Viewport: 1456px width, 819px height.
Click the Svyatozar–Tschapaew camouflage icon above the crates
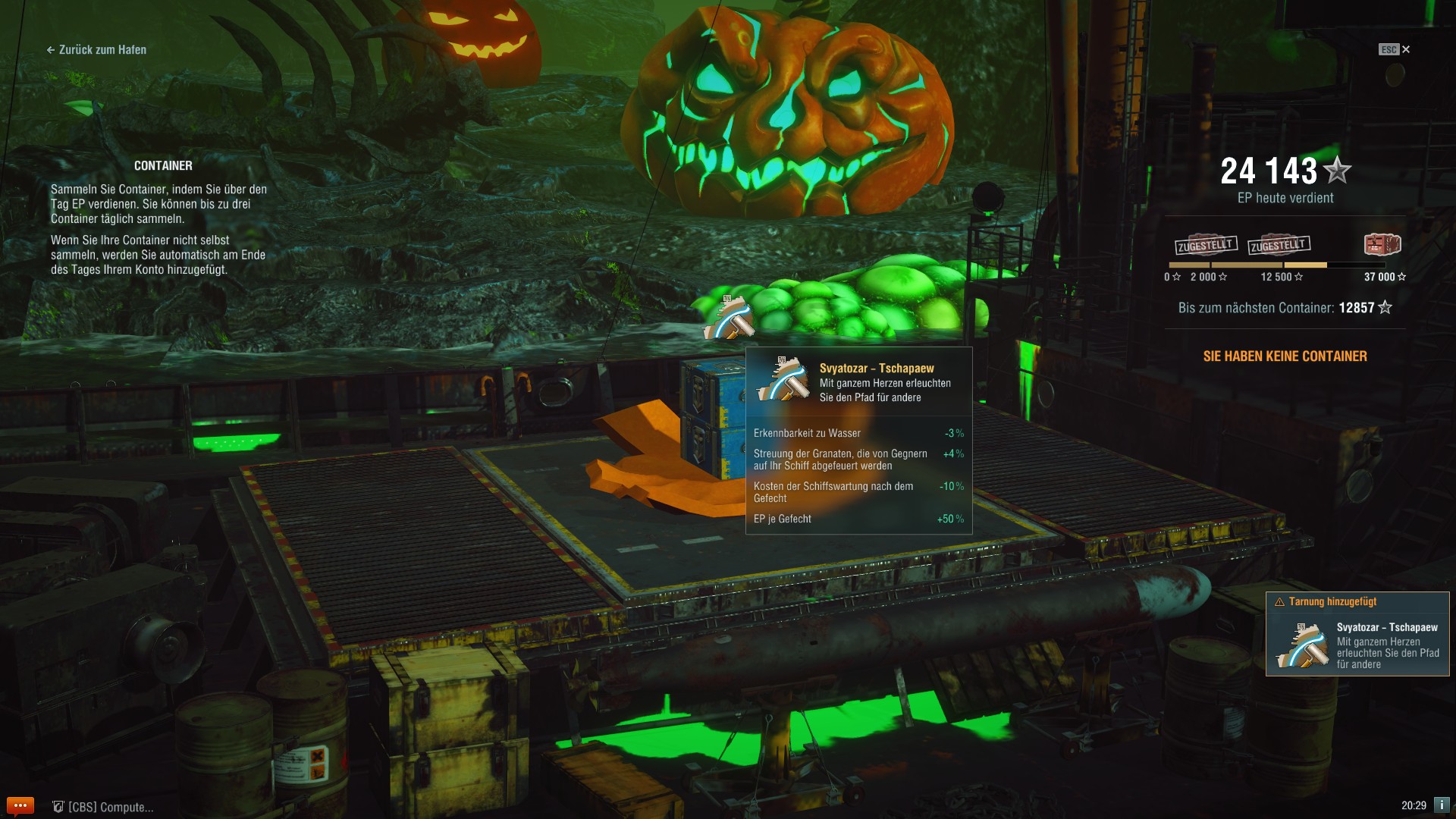coord(726,318)
